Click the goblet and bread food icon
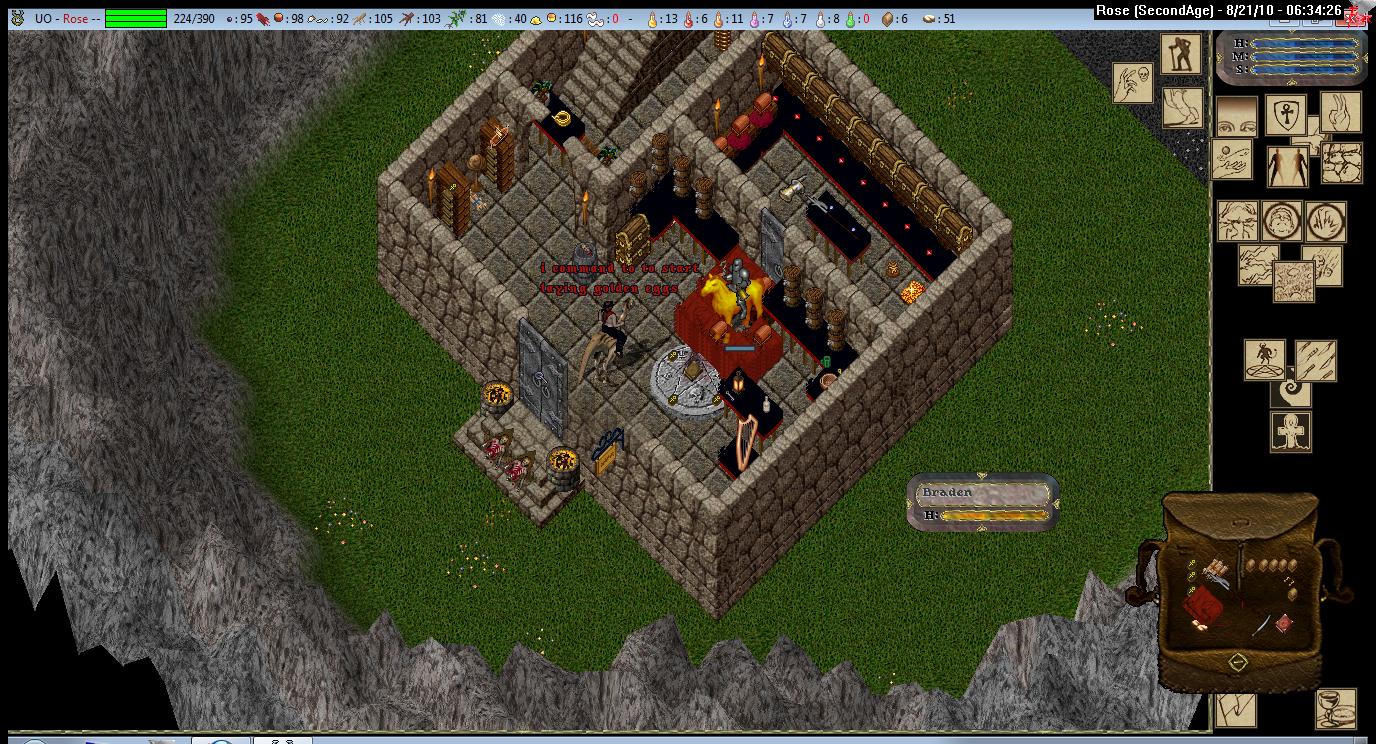This screenshot has height=744, width=1376. pos(1336,708)
